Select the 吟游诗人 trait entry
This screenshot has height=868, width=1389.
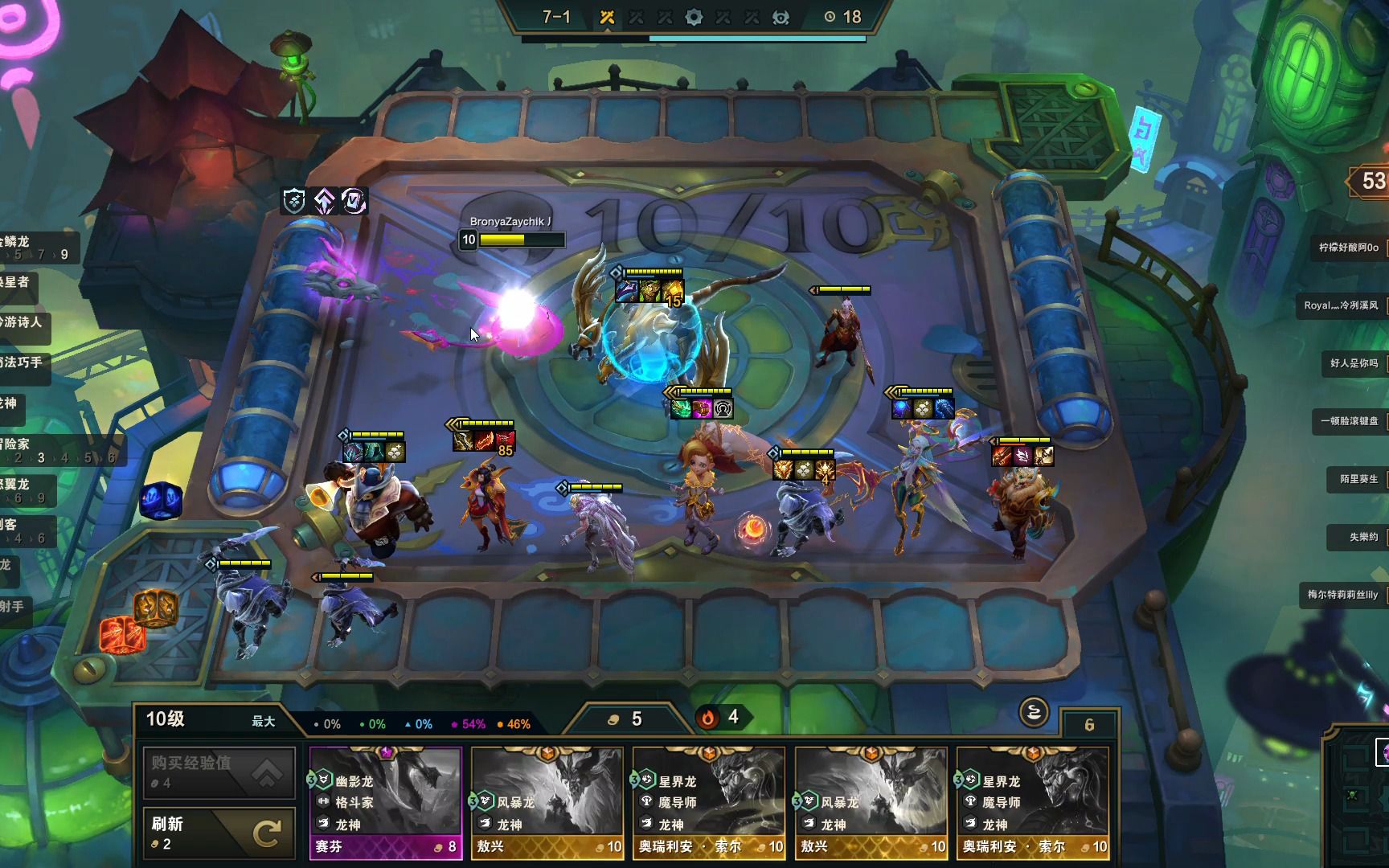tap(23, 322)
